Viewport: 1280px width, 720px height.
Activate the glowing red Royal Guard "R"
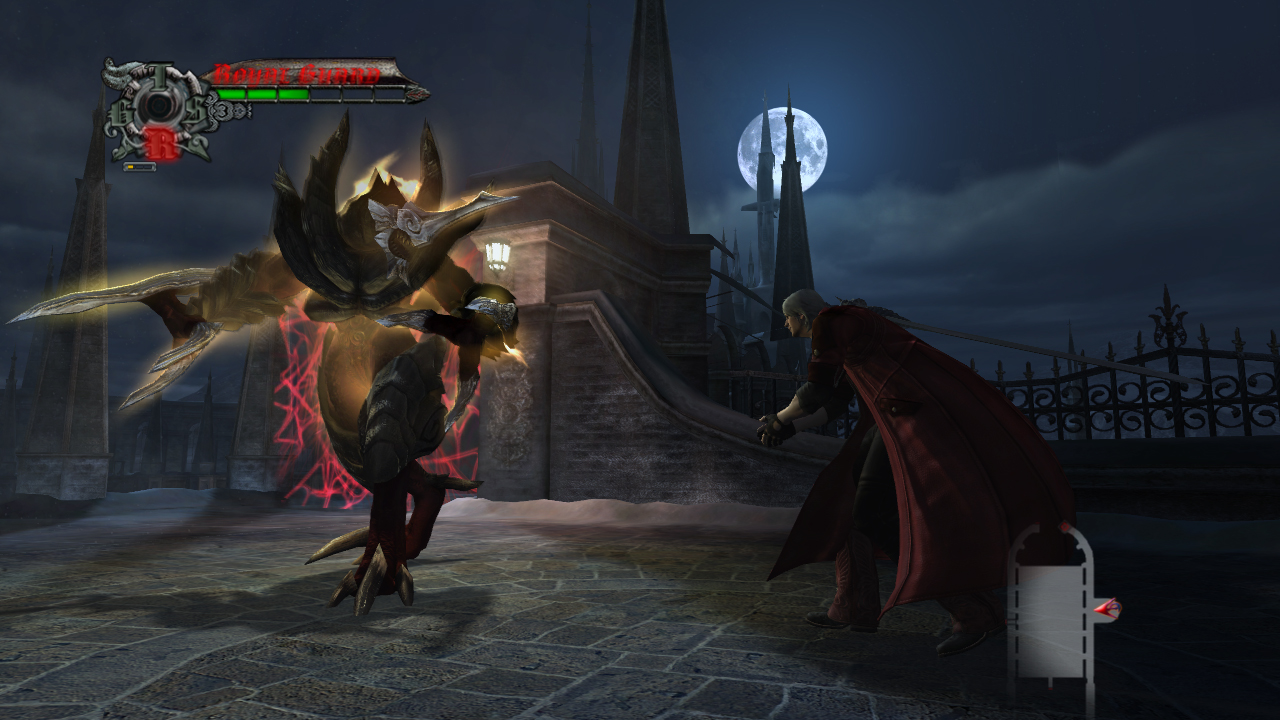(x=160, y=143)
